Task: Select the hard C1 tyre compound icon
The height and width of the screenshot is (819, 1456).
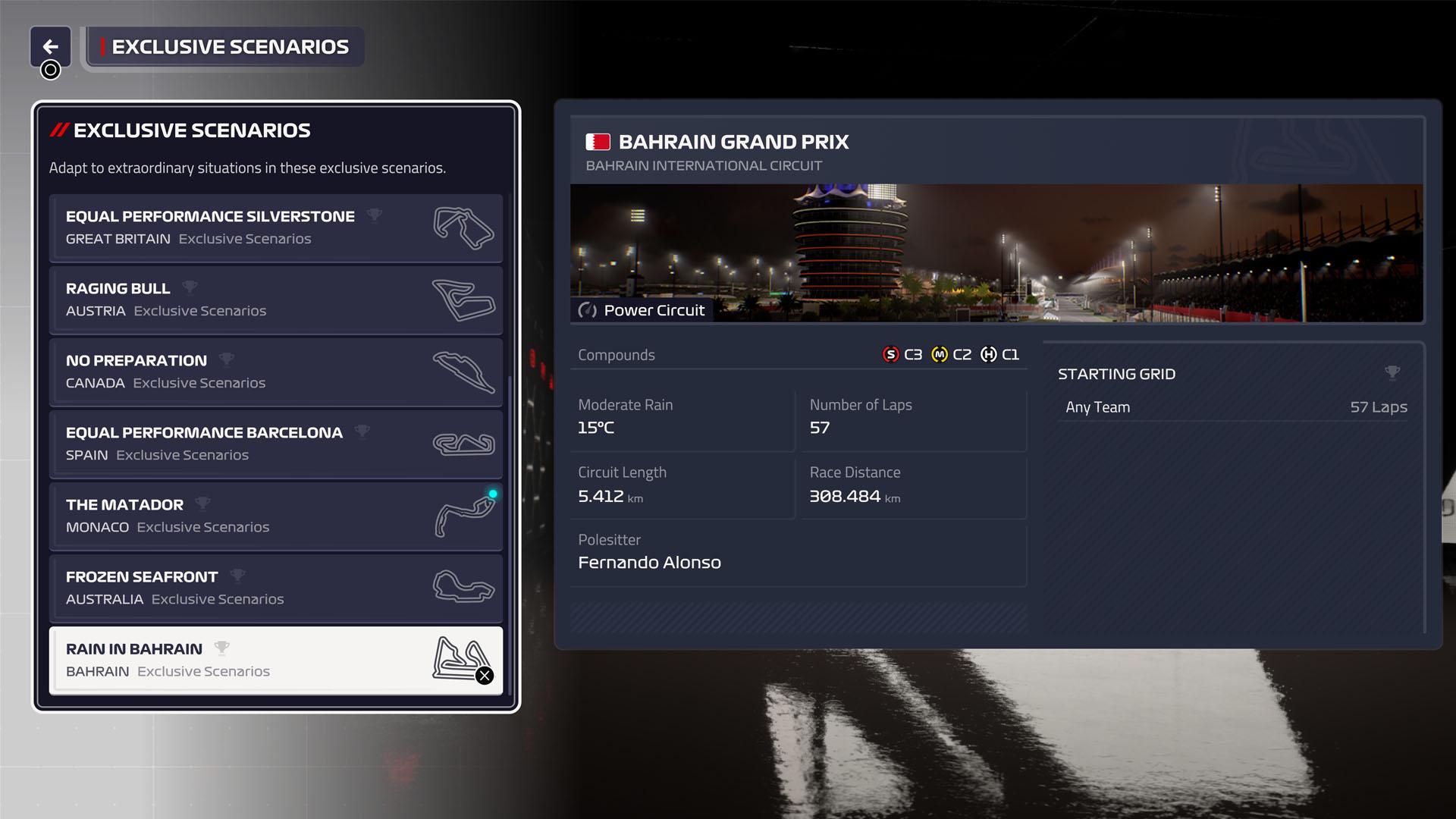Action: (x=990, y=354)
